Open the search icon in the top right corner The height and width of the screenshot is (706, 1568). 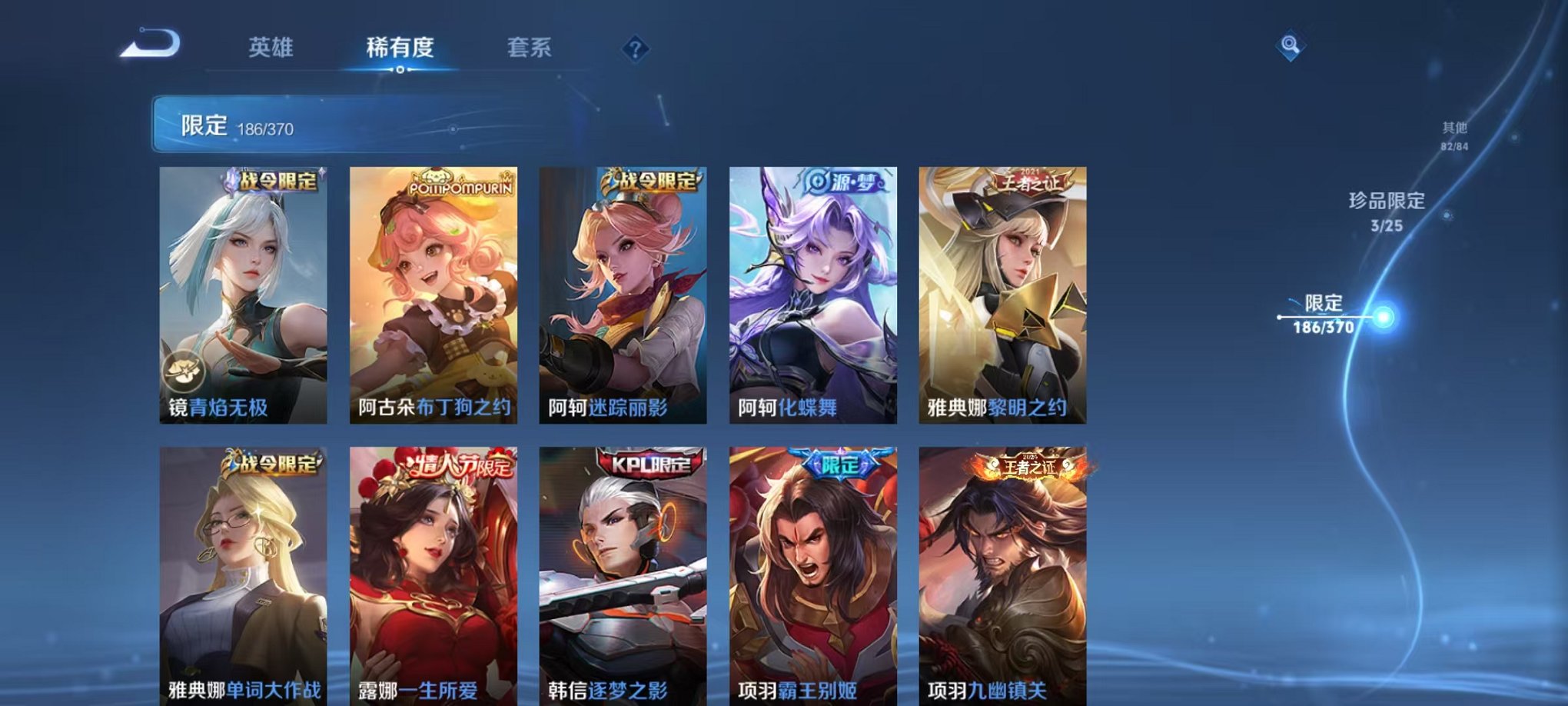(1291, 44)
